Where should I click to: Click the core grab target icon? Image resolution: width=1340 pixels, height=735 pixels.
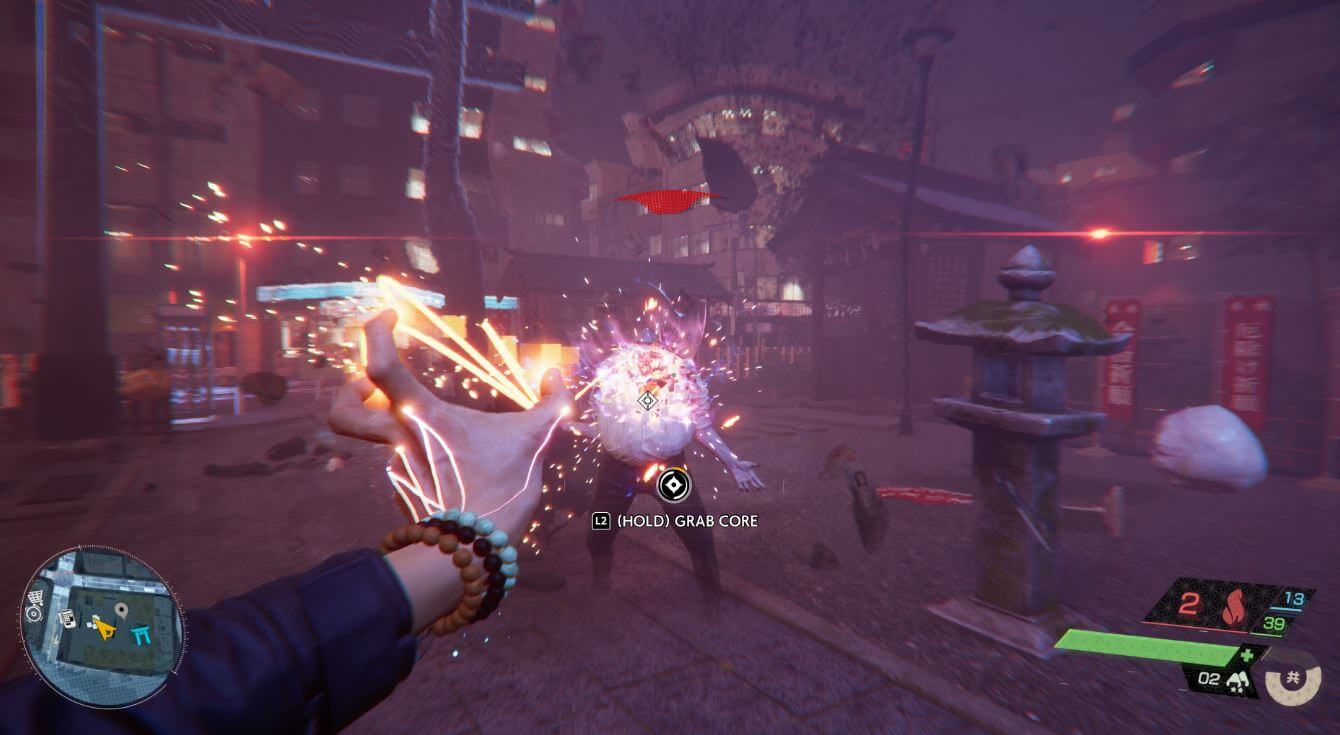click(674, 486)
